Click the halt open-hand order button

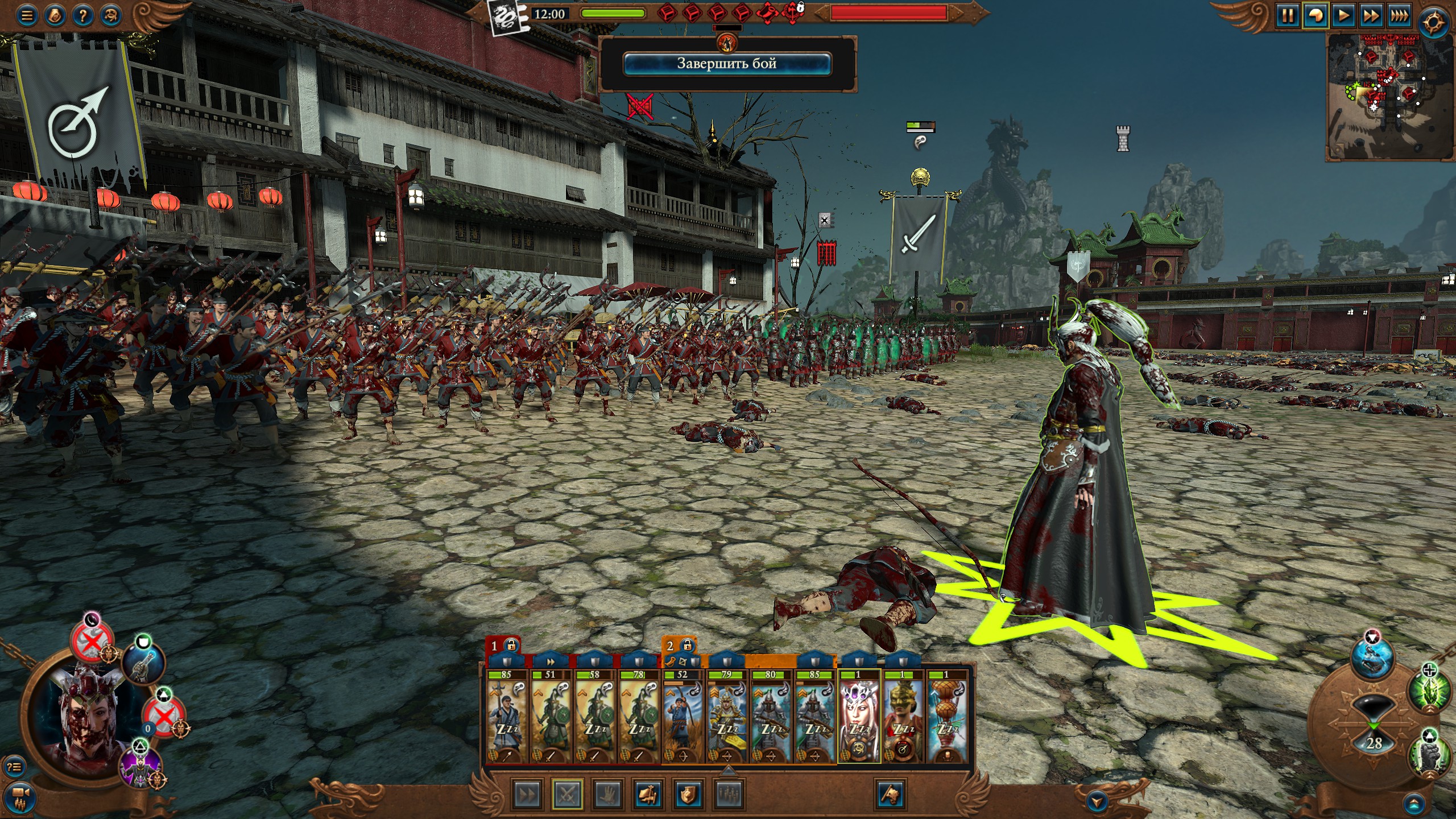pyautogui.click(x=607, y=795)
